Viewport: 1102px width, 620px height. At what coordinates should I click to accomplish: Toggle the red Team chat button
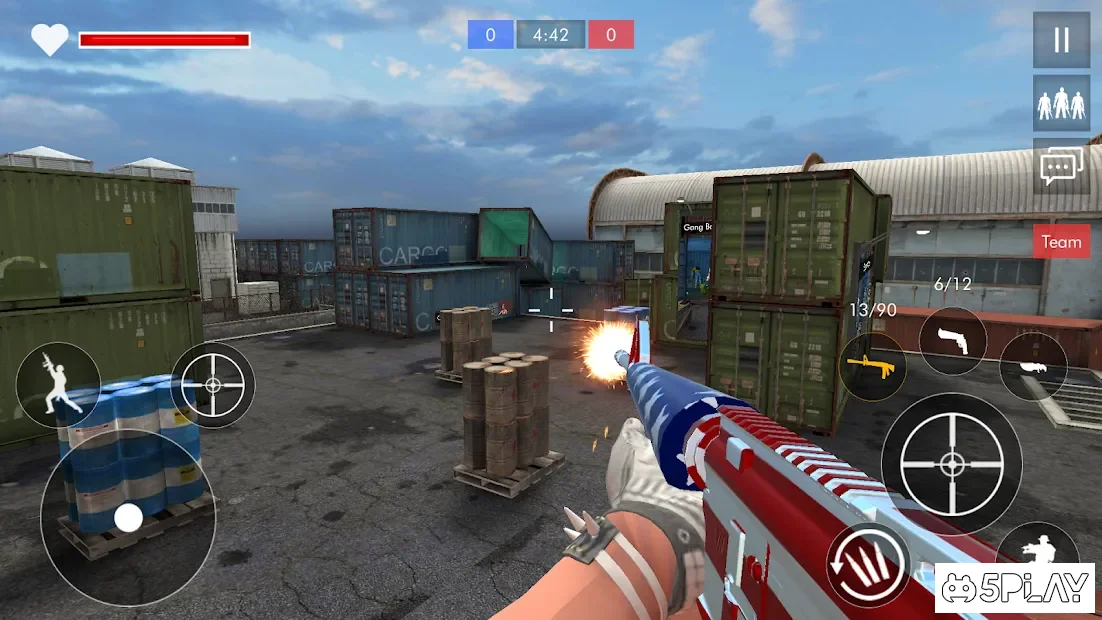pyautogui.click(x=1061, y=242)
